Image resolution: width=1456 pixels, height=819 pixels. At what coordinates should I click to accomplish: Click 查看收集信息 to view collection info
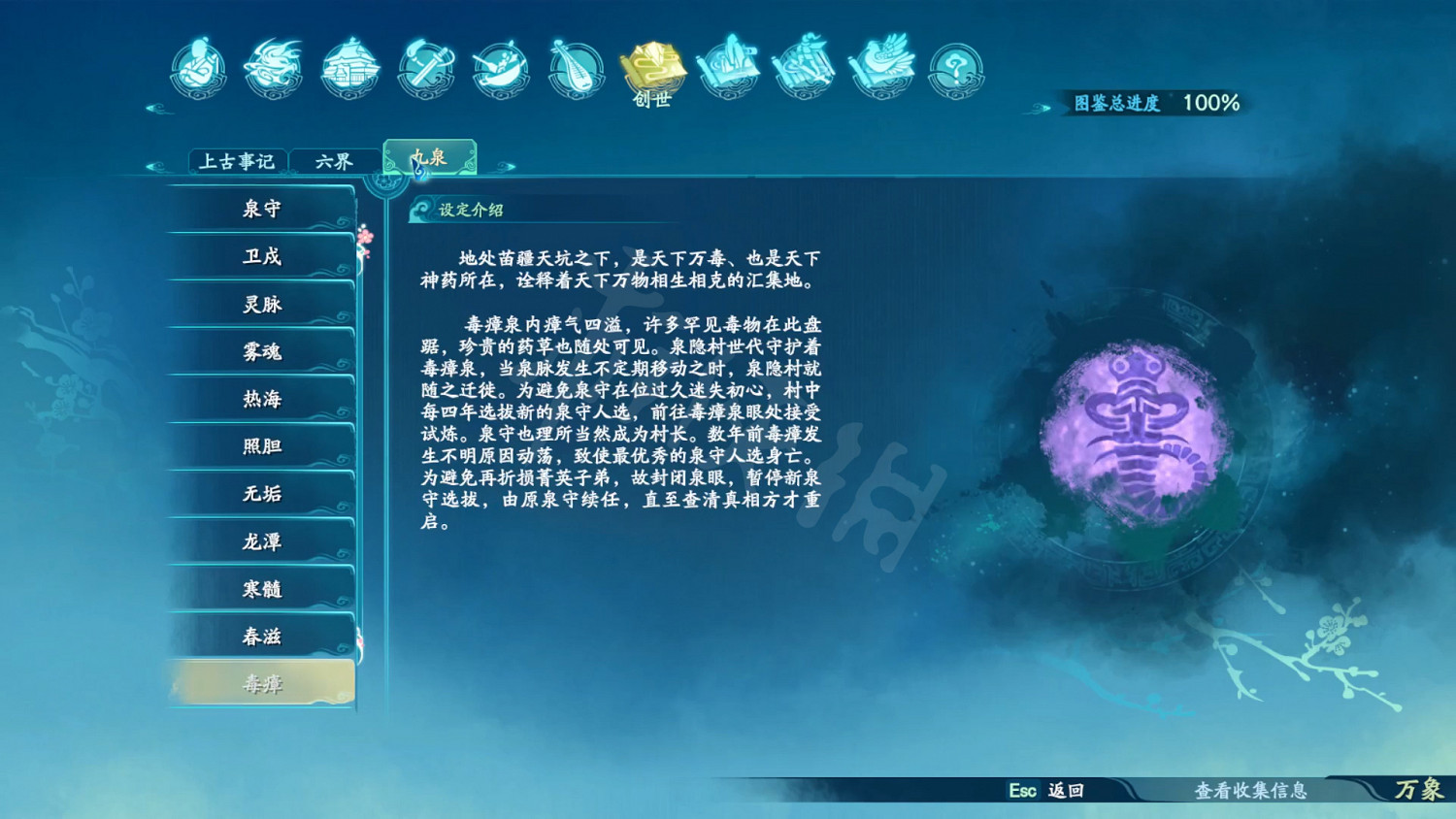point(1253,792)
